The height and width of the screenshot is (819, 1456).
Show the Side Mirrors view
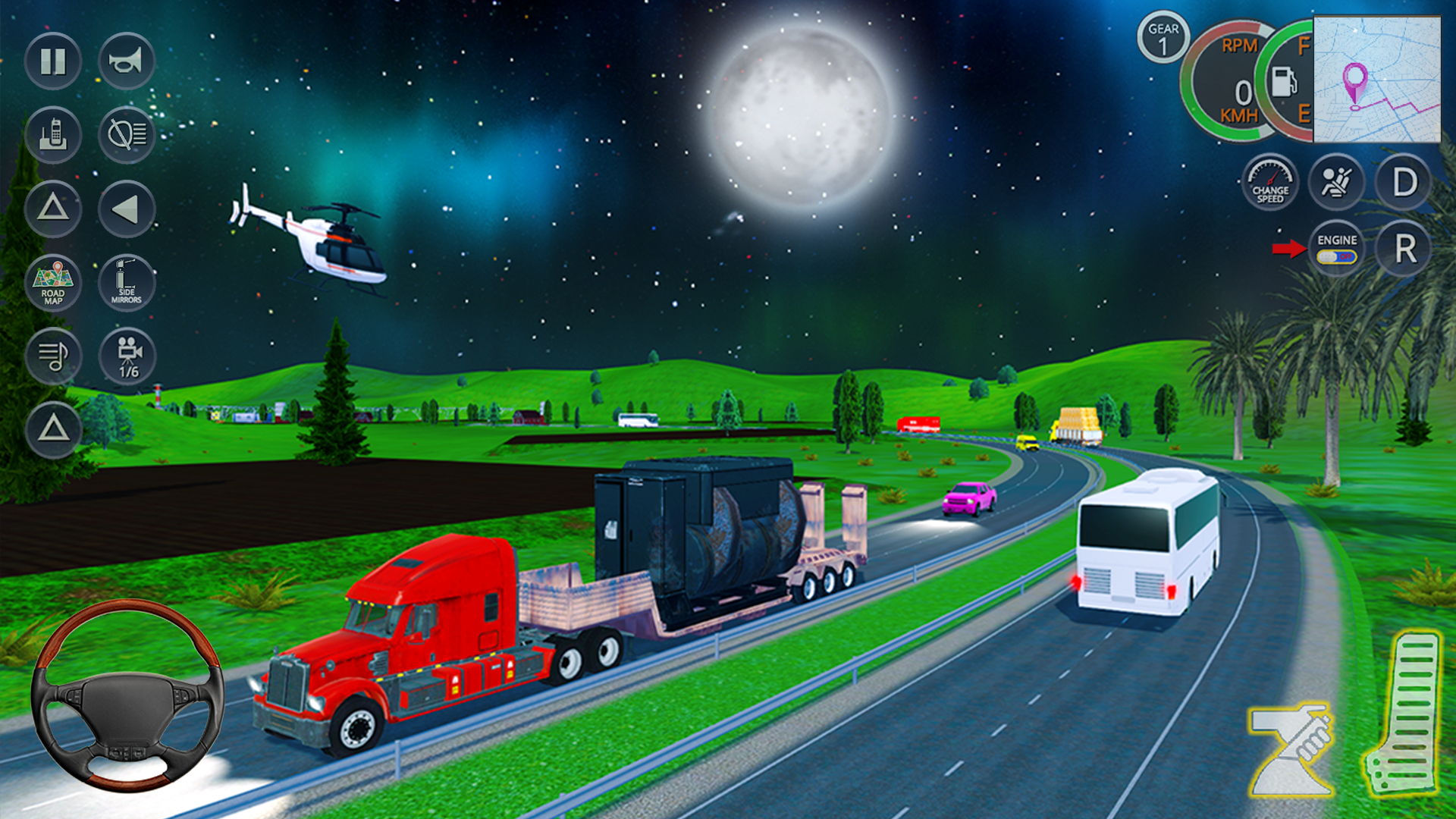click(x=127, y=282)
